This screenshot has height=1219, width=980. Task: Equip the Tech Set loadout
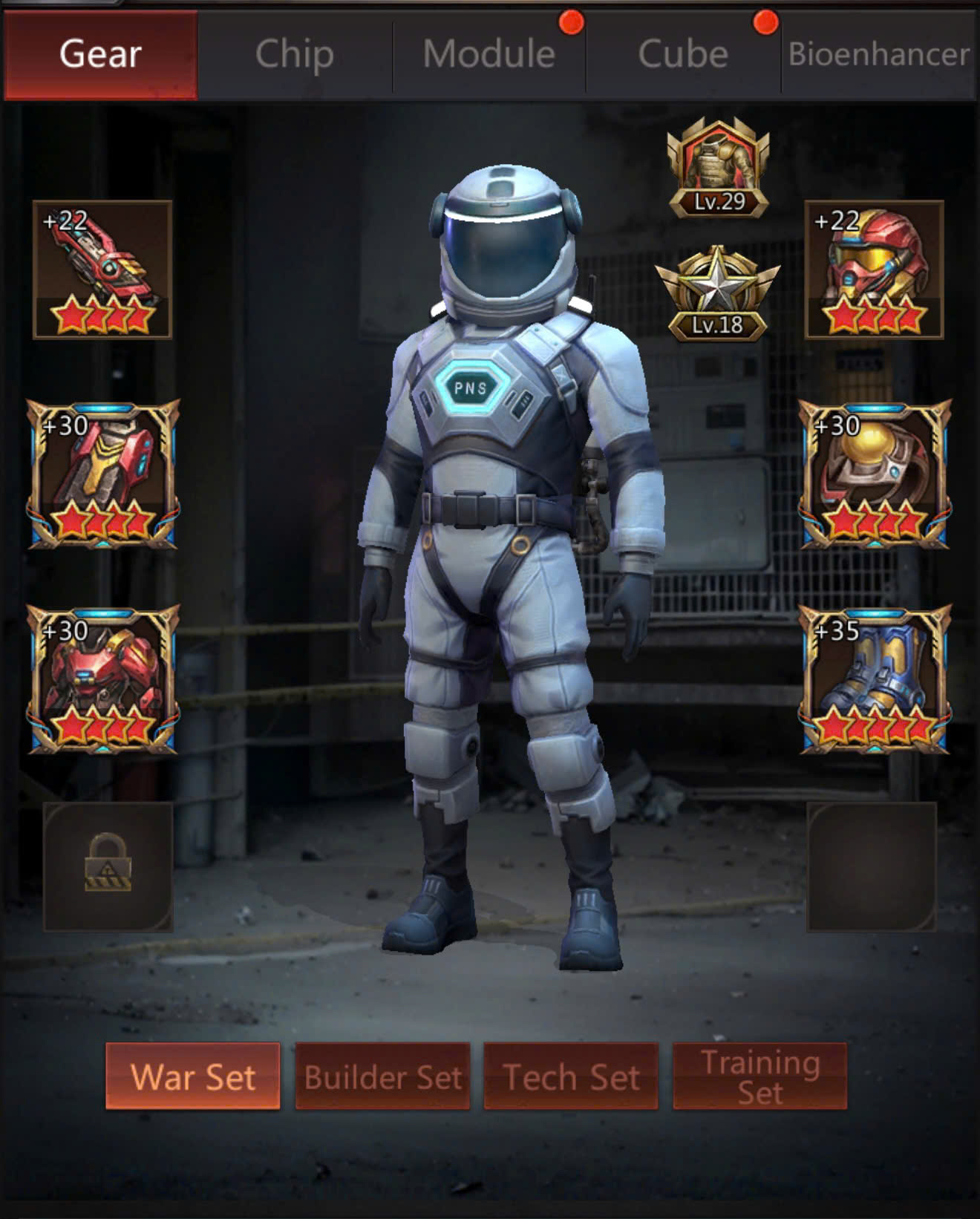point(571,1076)
